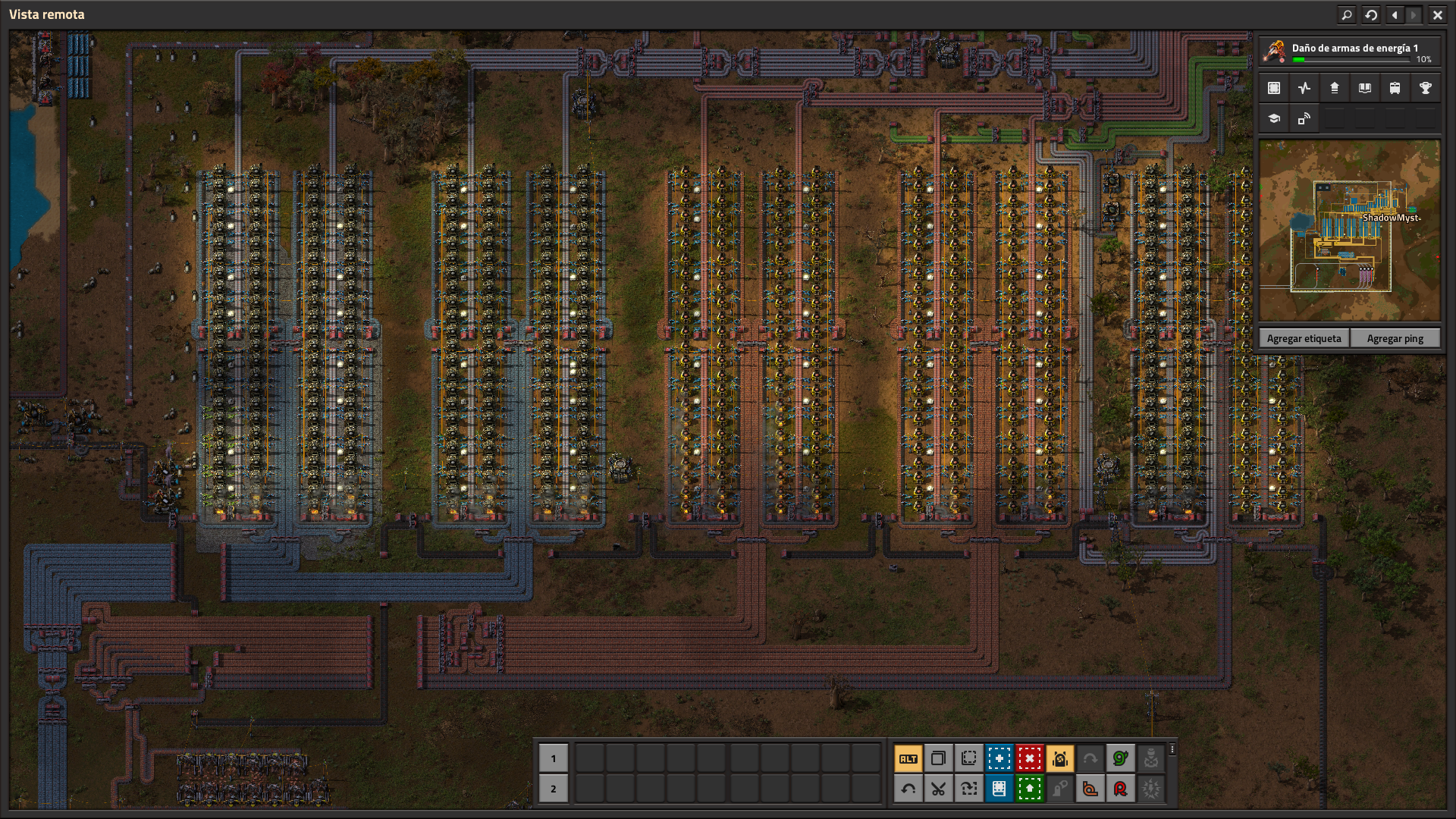Click quickbar page selector 1
Viewport: 1456px width, 819px height.
(554, 758)
